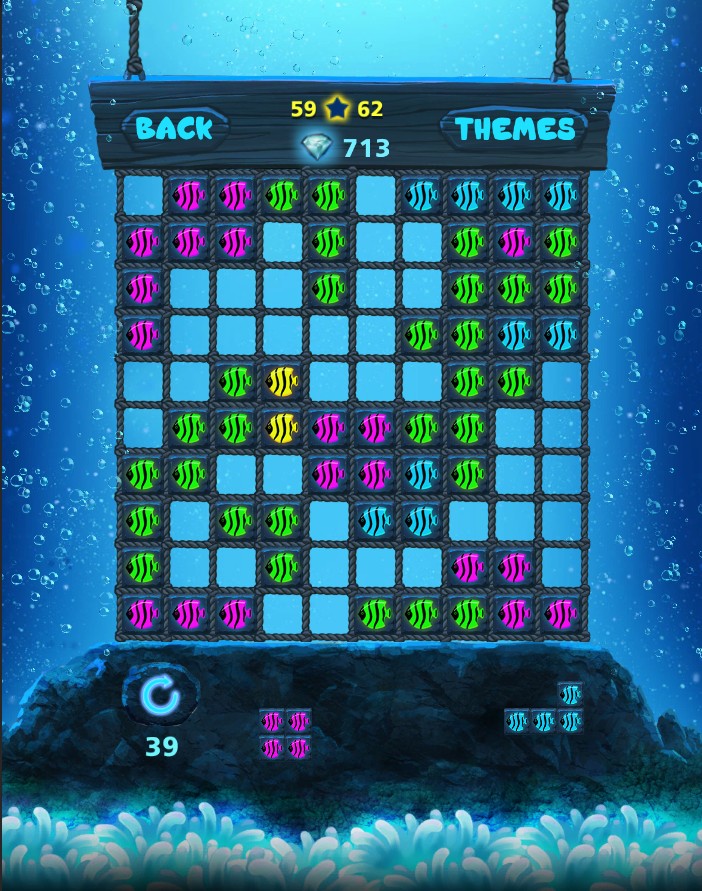Viewport: 702px width, 891px height.
Task: Open the THEMES menu
Action: click(515, 128)
